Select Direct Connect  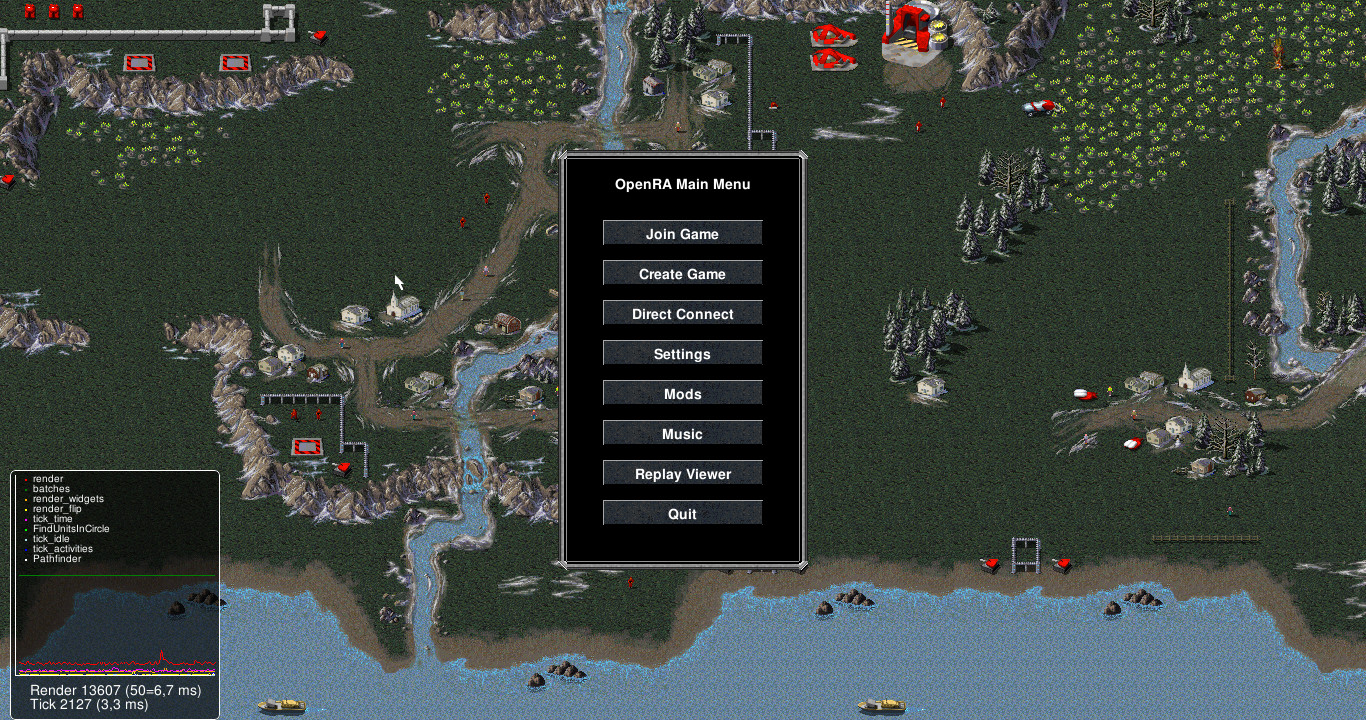(682, 313)
